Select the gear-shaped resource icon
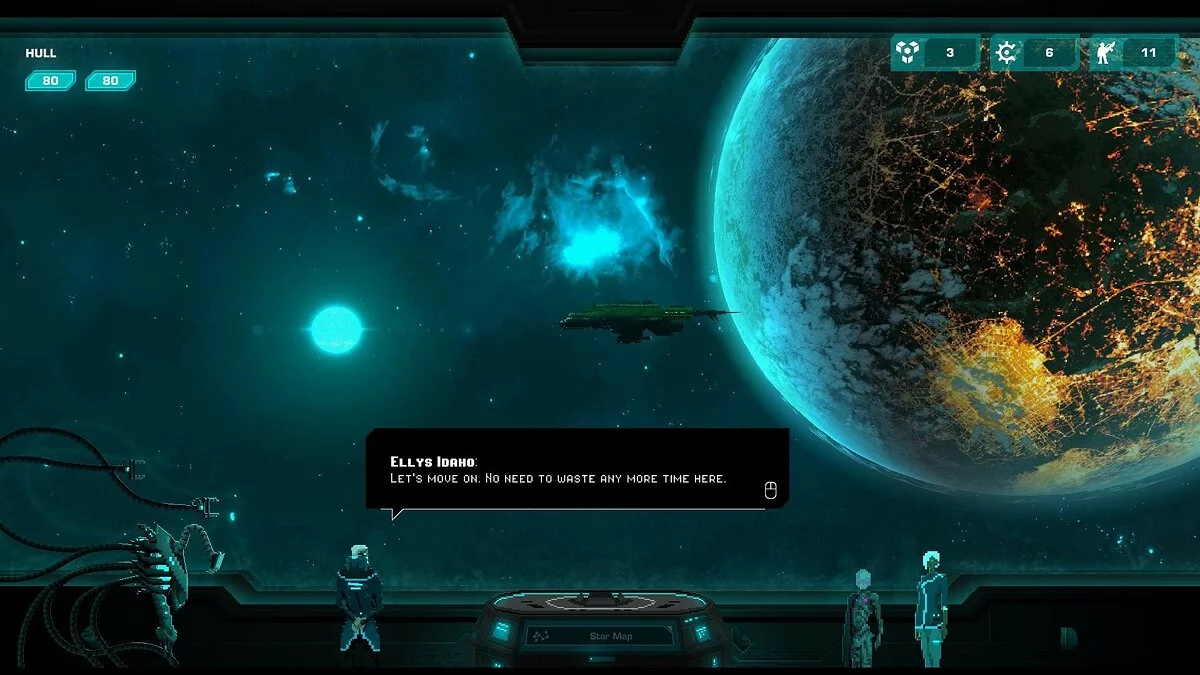Image resolution: width=1200 pixels, height=675 pixels. pyautogui.click(x=1005, y=53)
